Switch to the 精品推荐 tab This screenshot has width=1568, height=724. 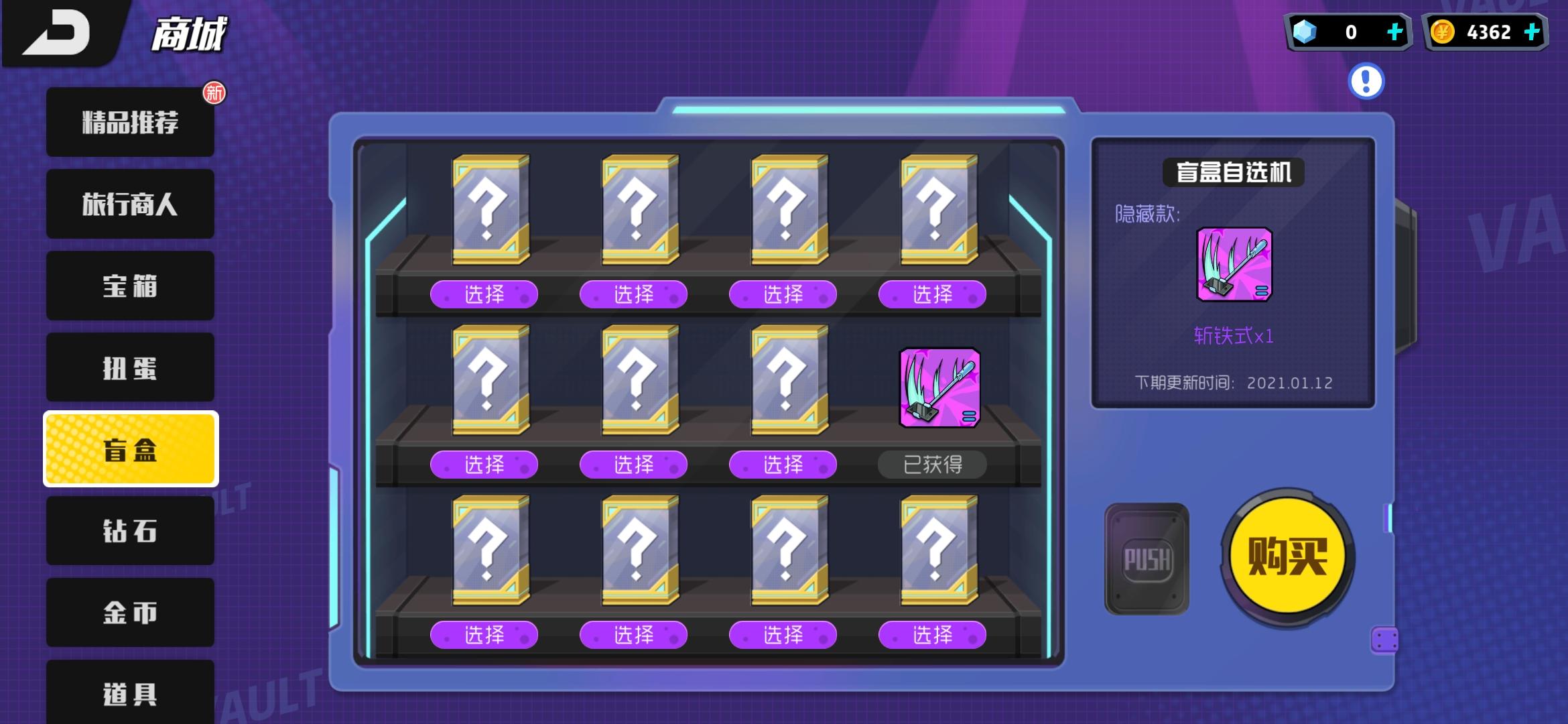pos(130,121)
